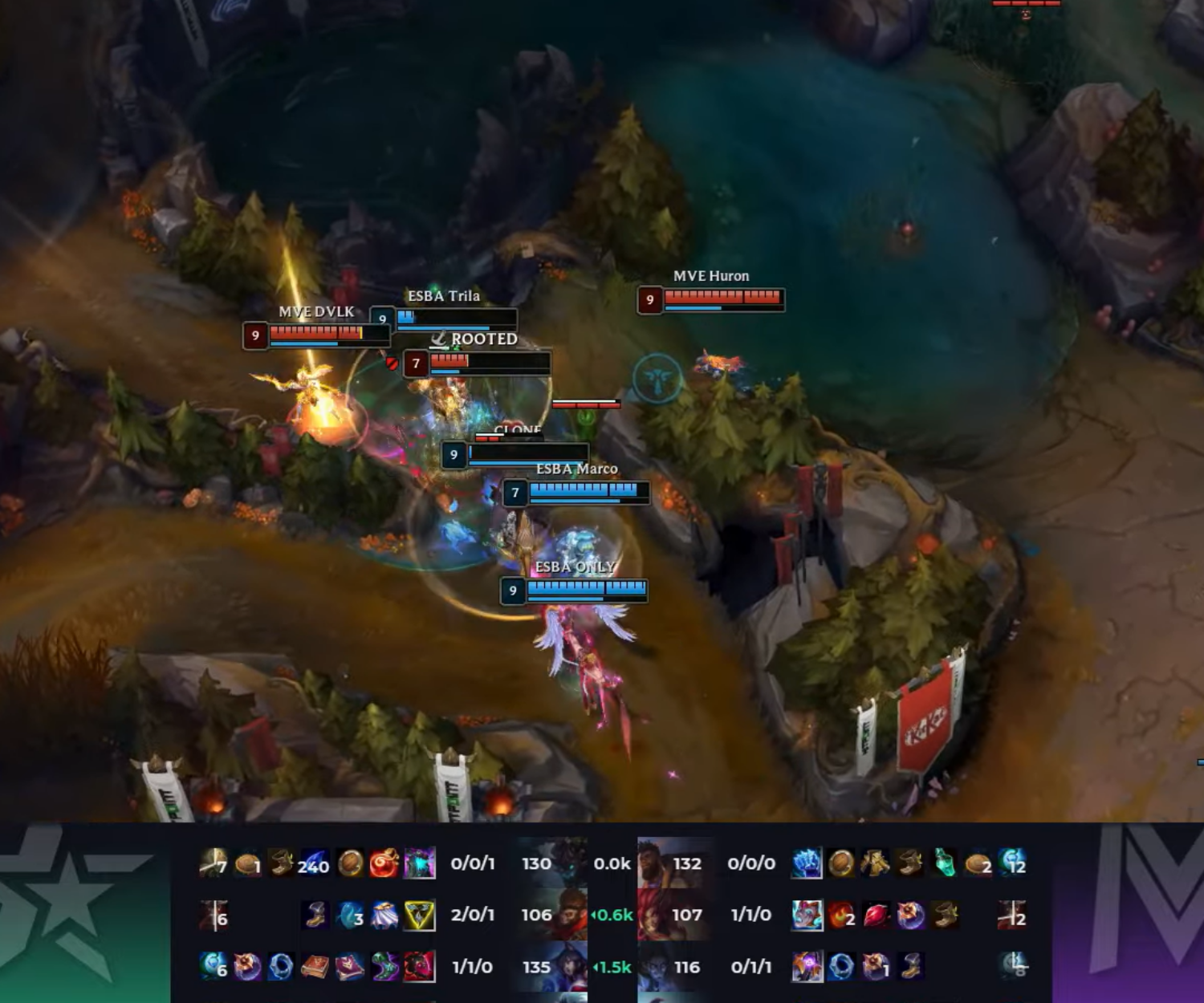Select the blue fist keystone rune icon
Viewport: 1204px width, 1003px height.
point(807,863)
